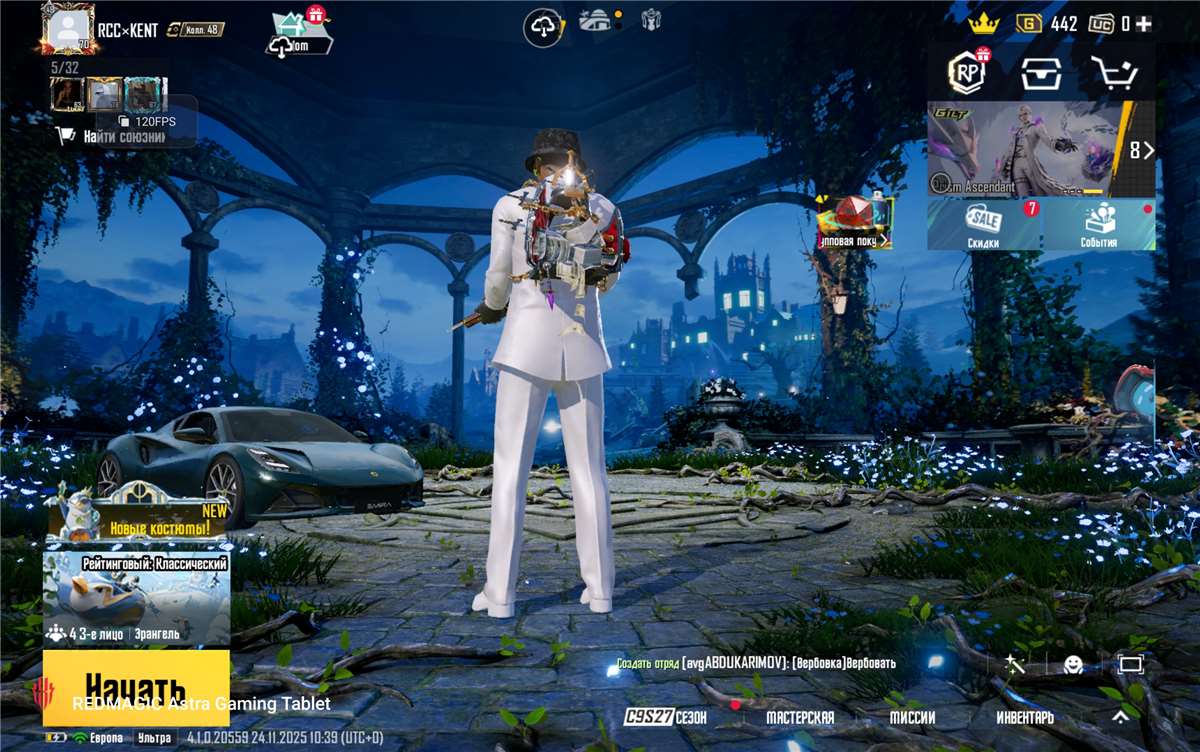
Task: Change the Европа server selection
Action: pyautogui.click(x=100, y=738)
